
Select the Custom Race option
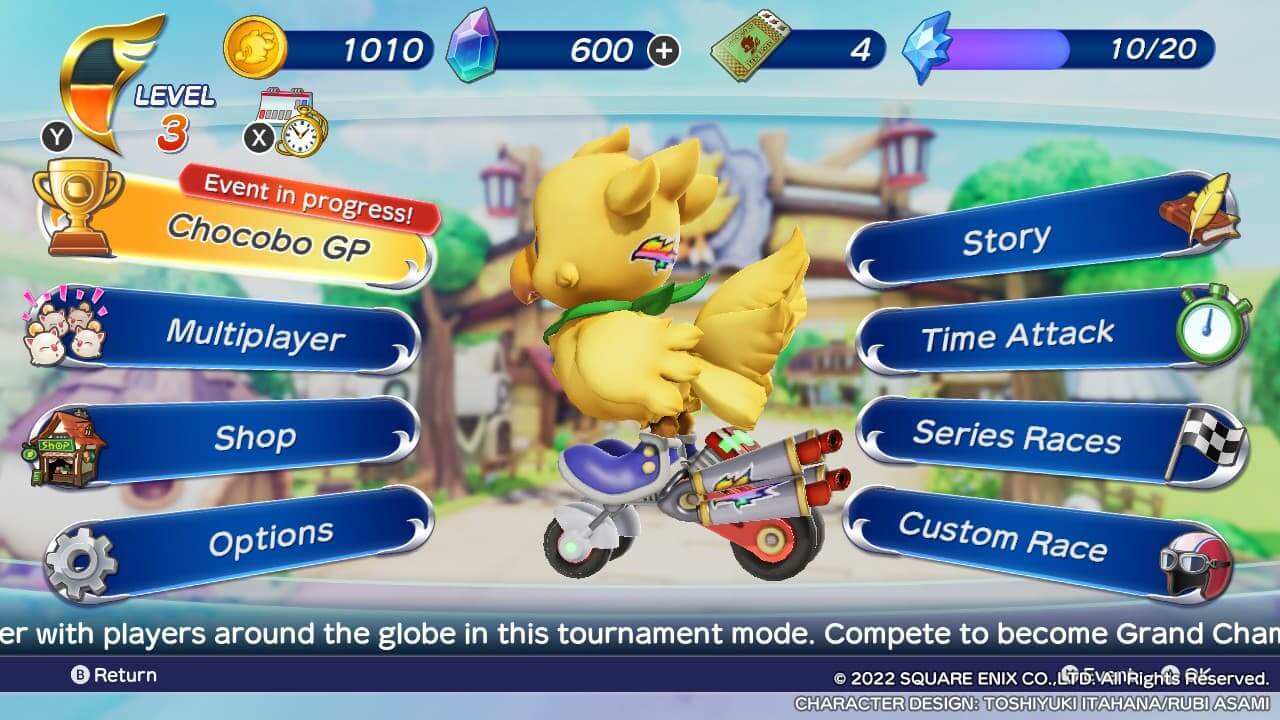pos(1003,537)
